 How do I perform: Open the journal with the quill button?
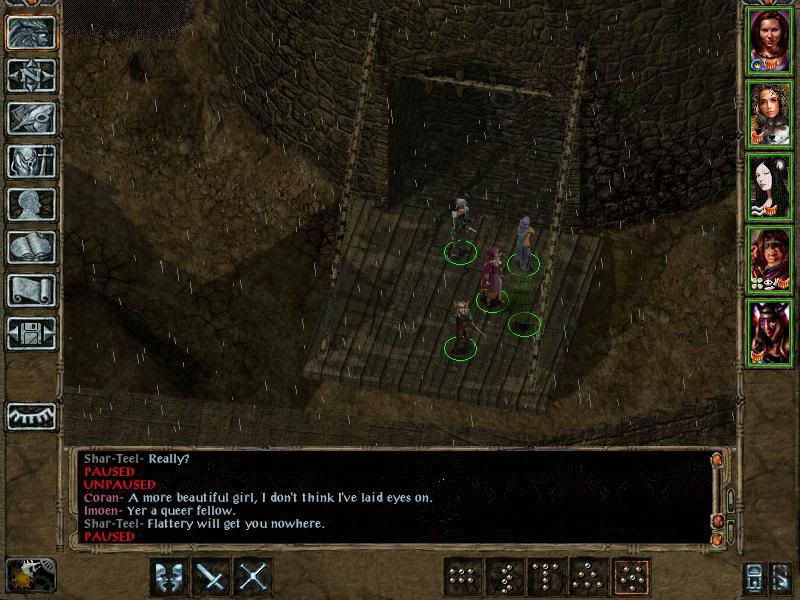coord(31,118)
